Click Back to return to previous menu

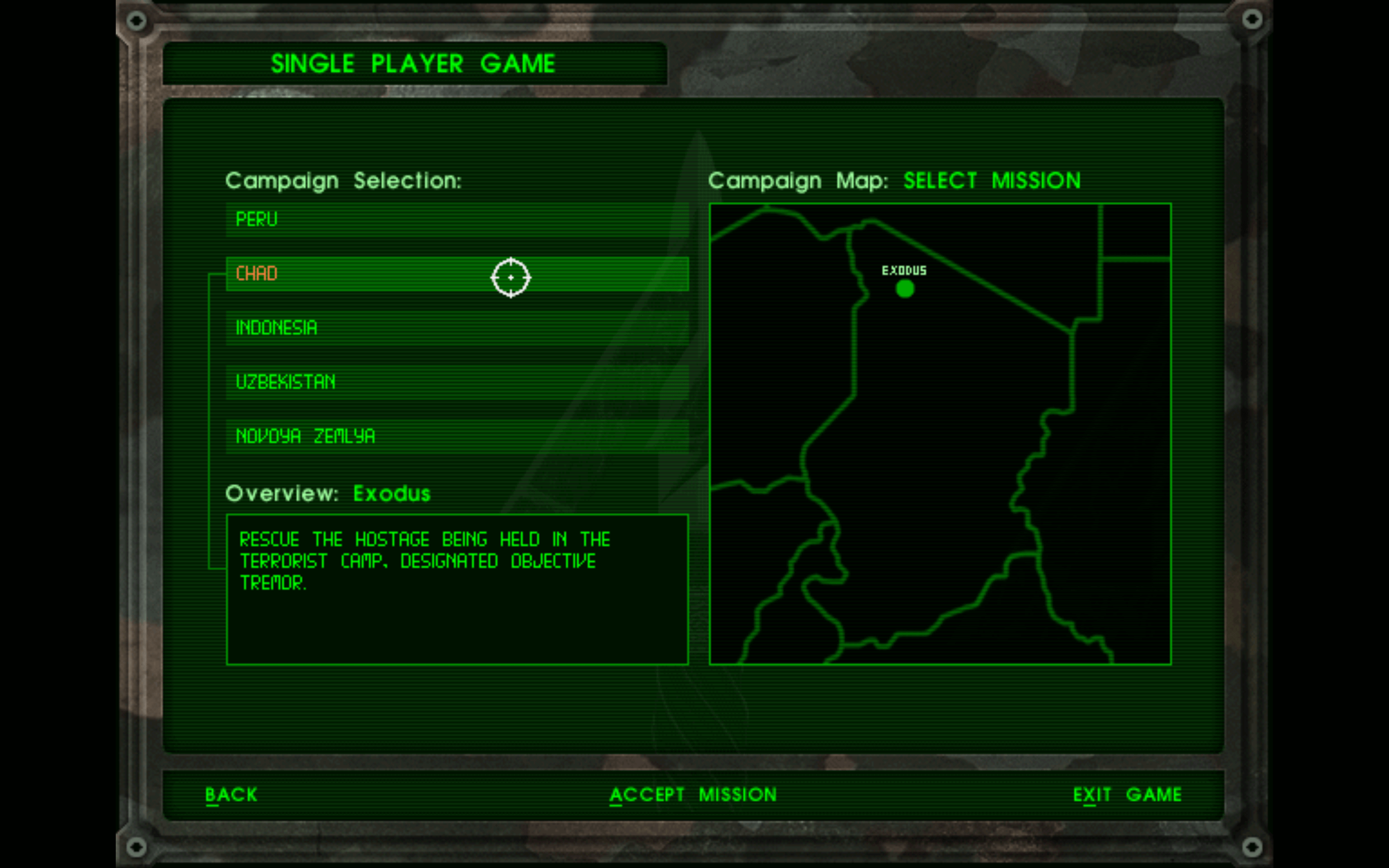(231, 794)
